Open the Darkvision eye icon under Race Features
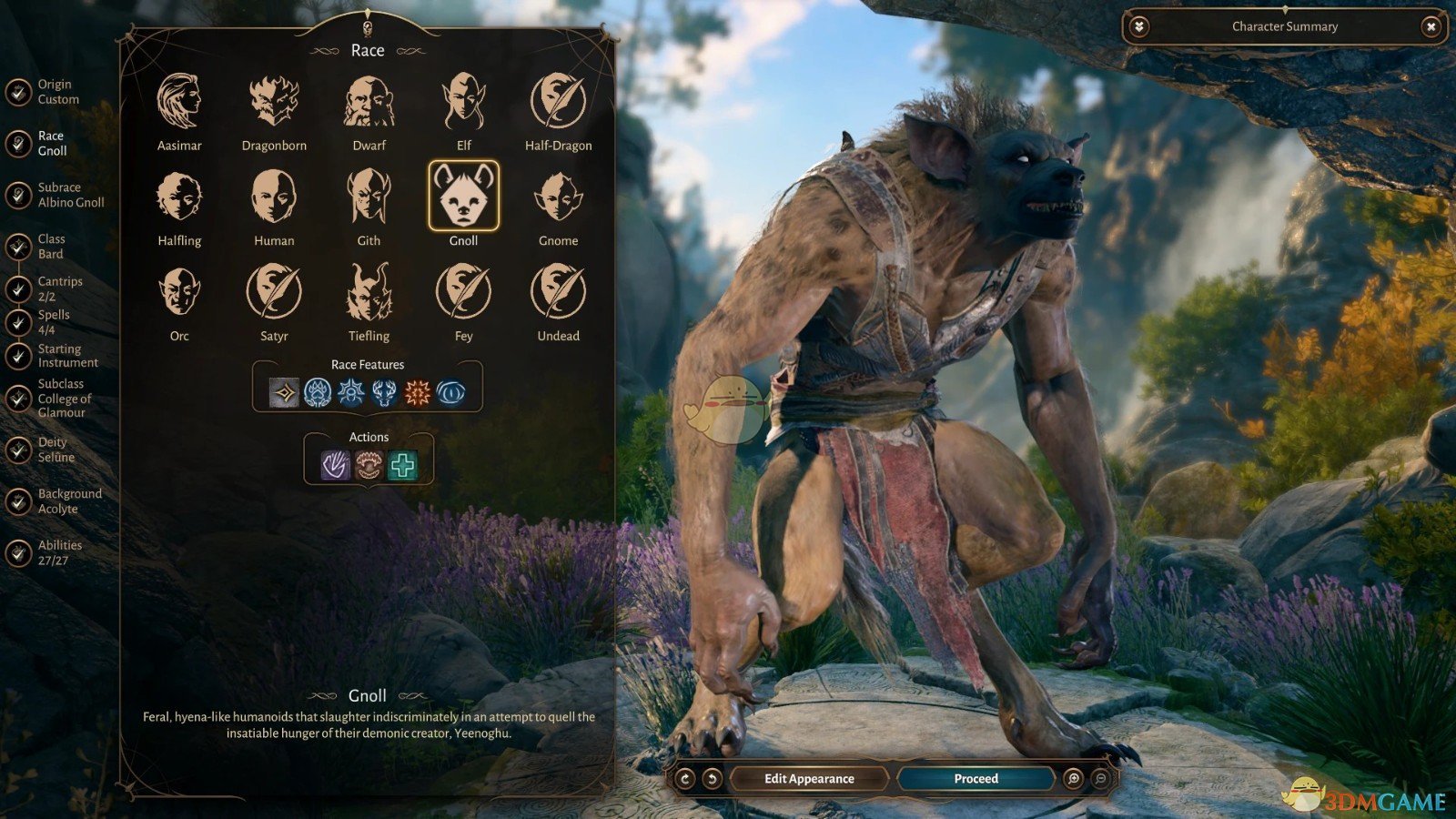1456x819 pixels. (451, 390)
